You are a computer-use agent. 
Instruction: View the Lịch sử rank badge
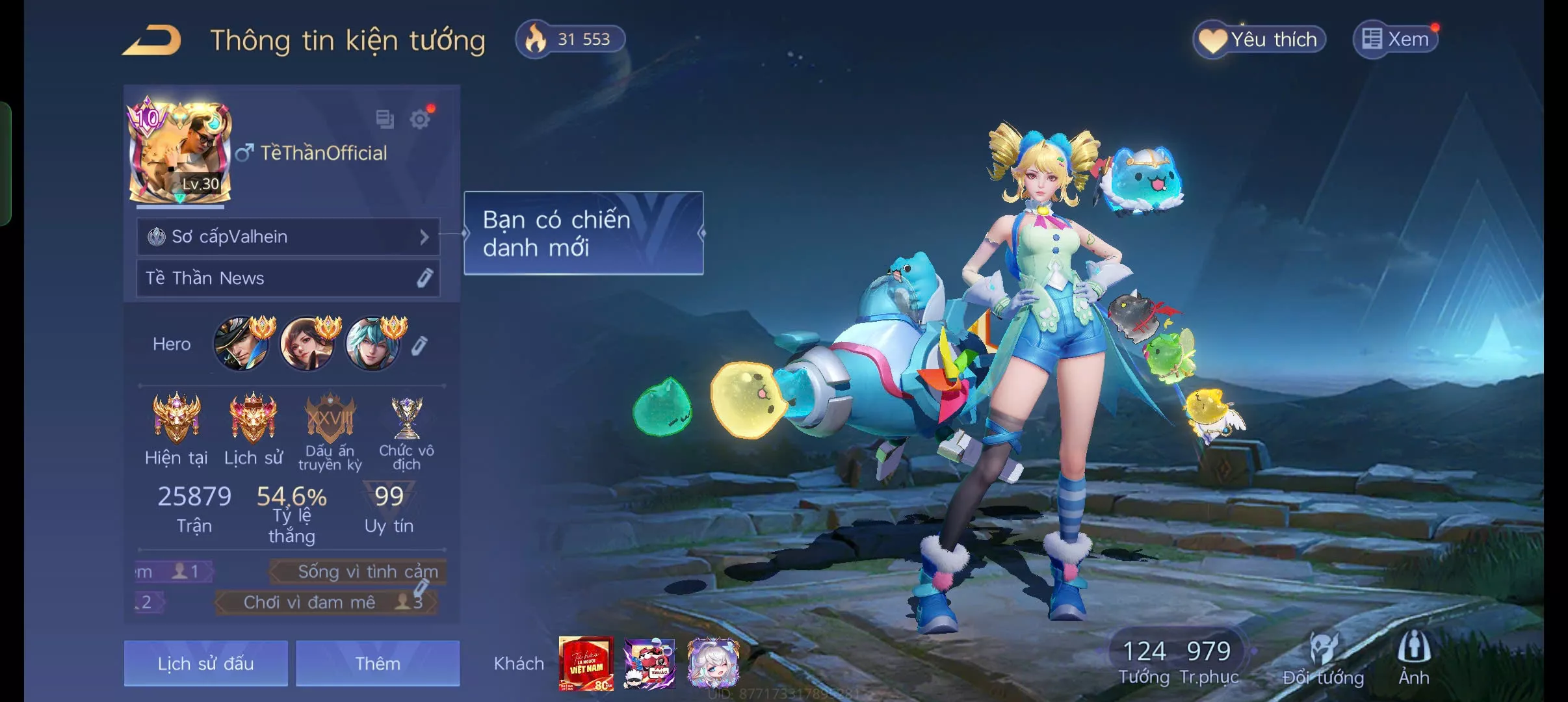click(x=253, y=417)
